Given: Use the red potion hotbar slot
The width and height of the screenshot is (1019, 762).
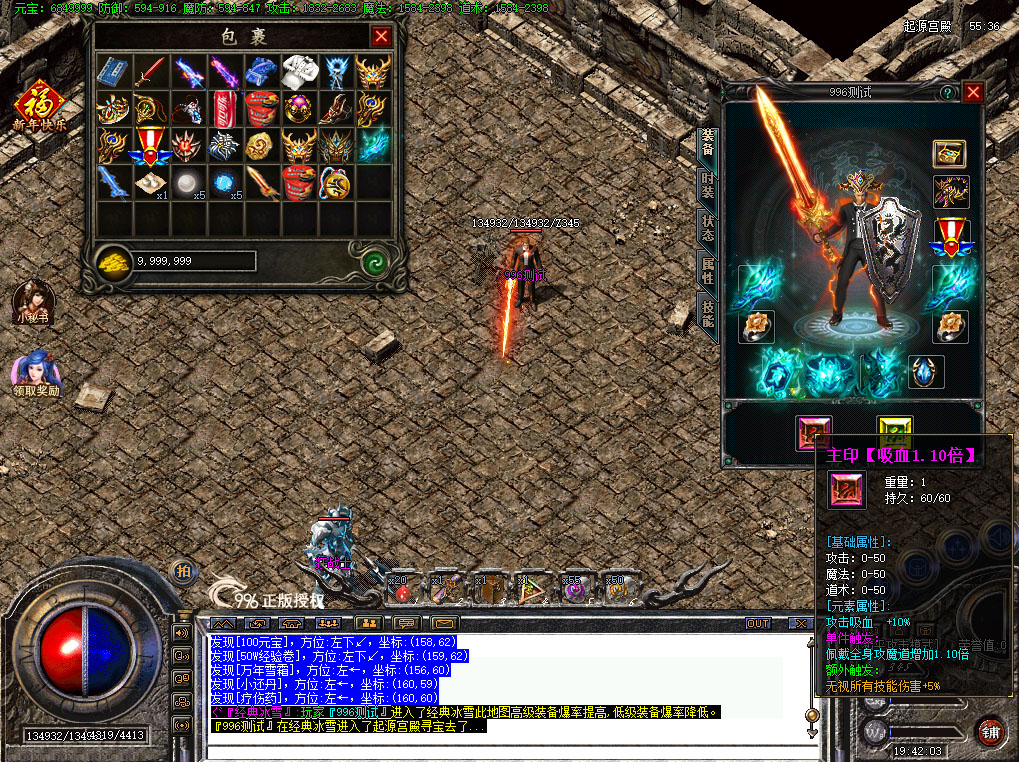Looking at the screenshot, I should (x=402, y=592).
